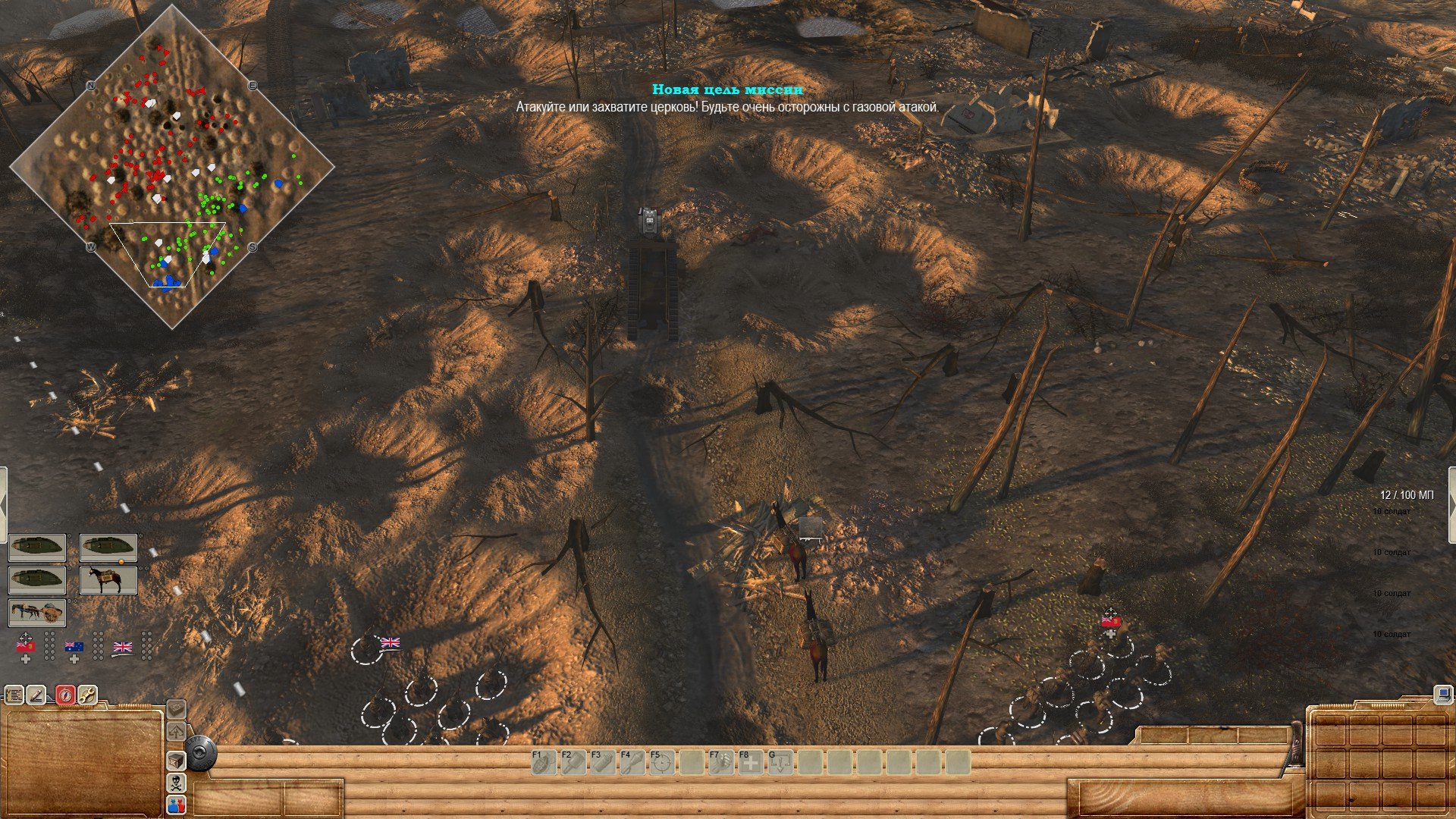
Task: Activate the G formation arrow command
Action: click(x=780, y=762)
